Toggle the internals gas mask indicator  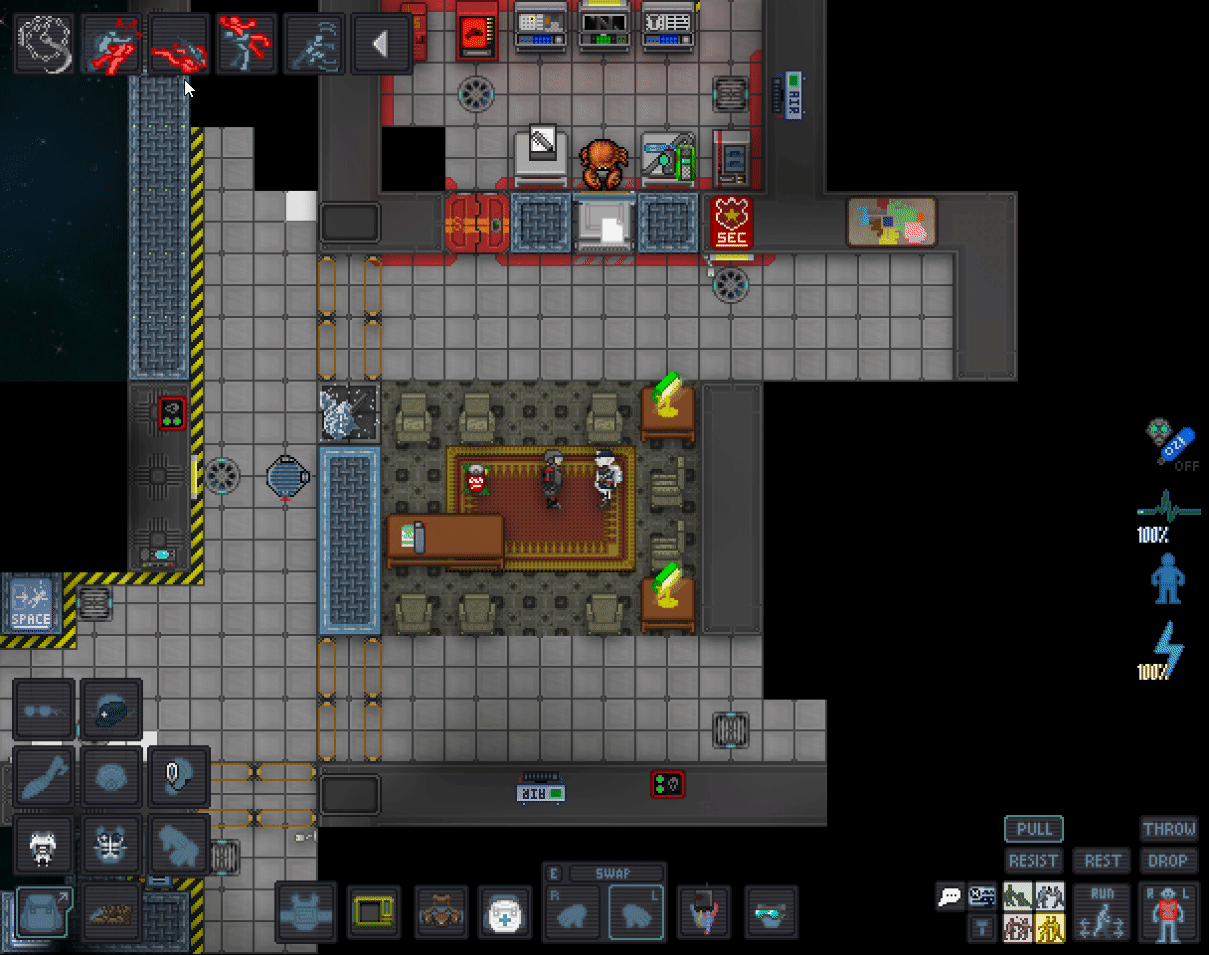[x=1167, y=443]
